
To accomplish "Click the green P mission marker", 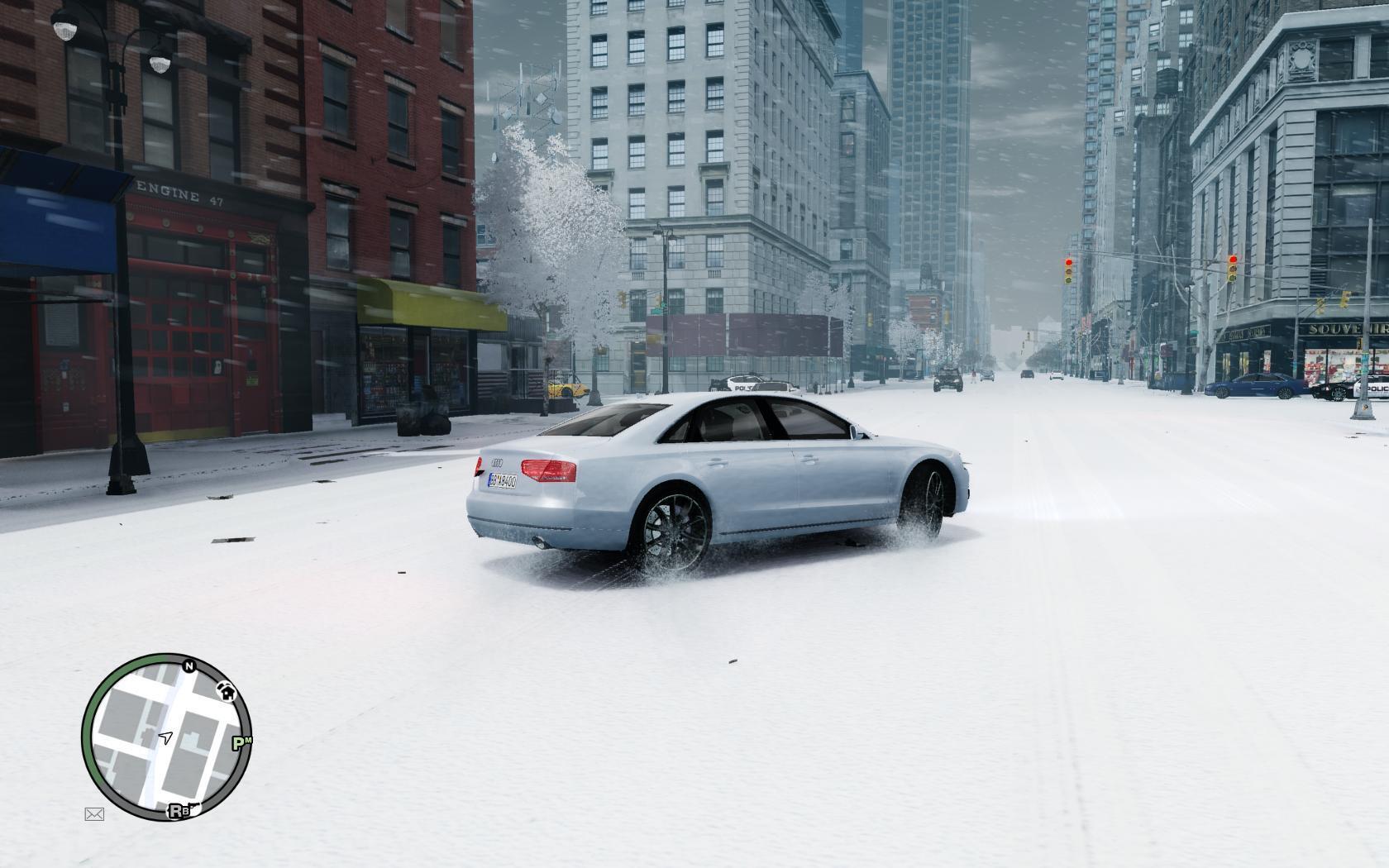I will (x=241, y=743).
